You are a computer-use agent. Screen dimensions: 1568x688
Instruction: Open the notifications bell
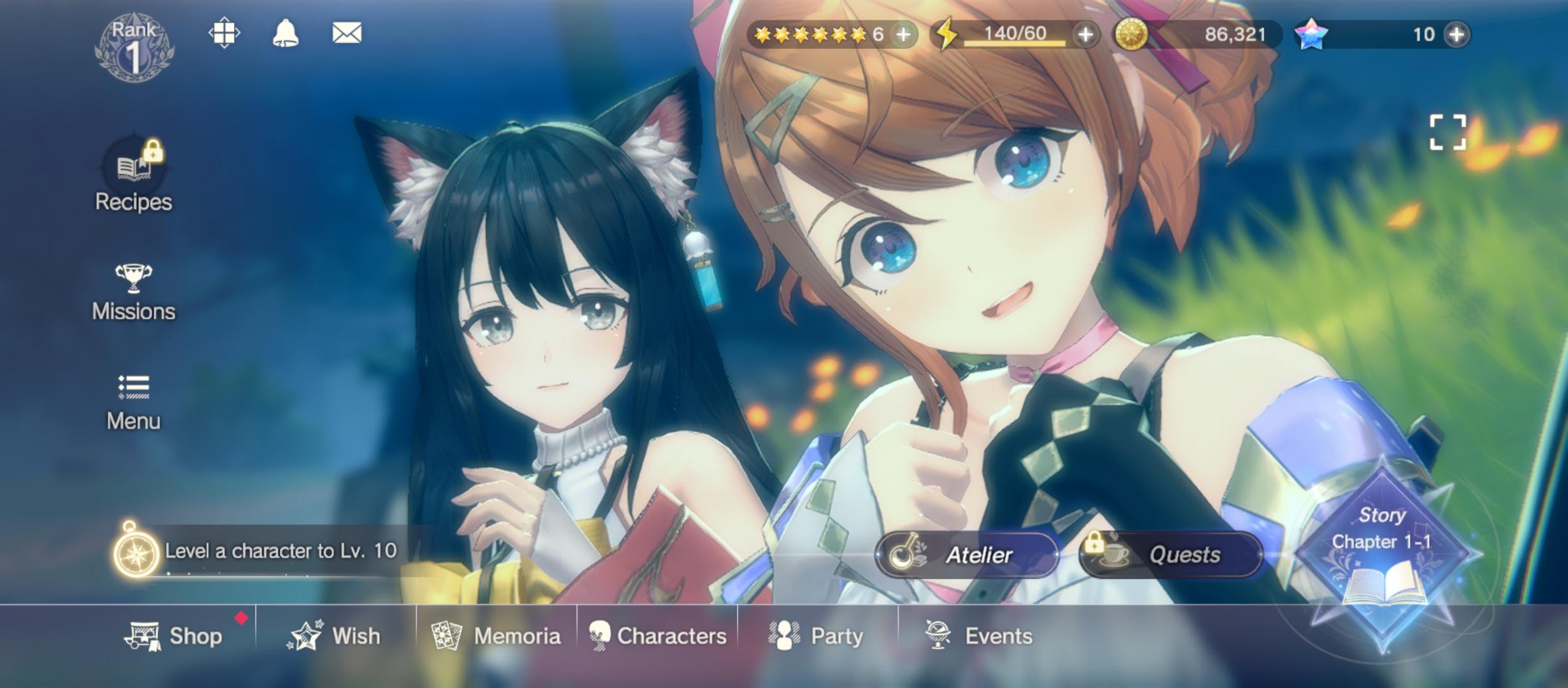285,33
